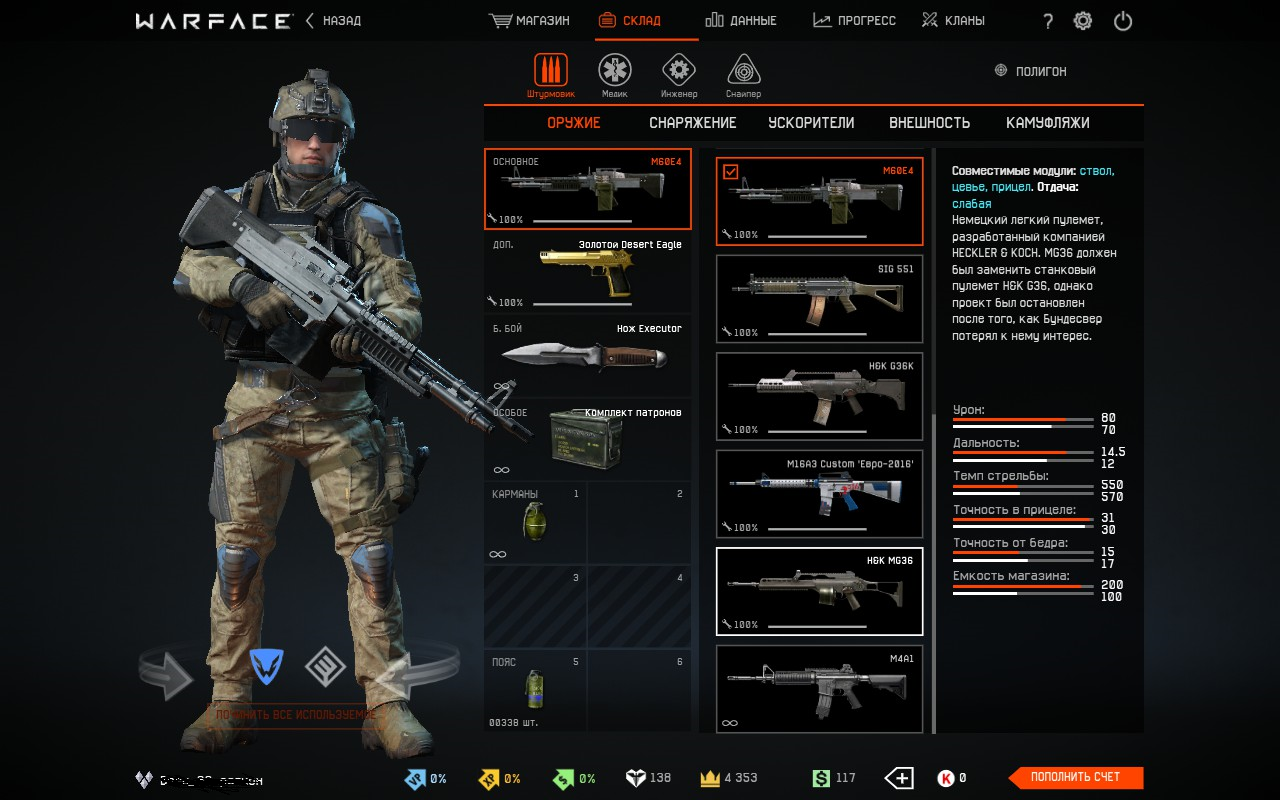The width and height of the screenshot is (1280, 800).
Task: Select the Инженер class
Action: pos(679,75)
